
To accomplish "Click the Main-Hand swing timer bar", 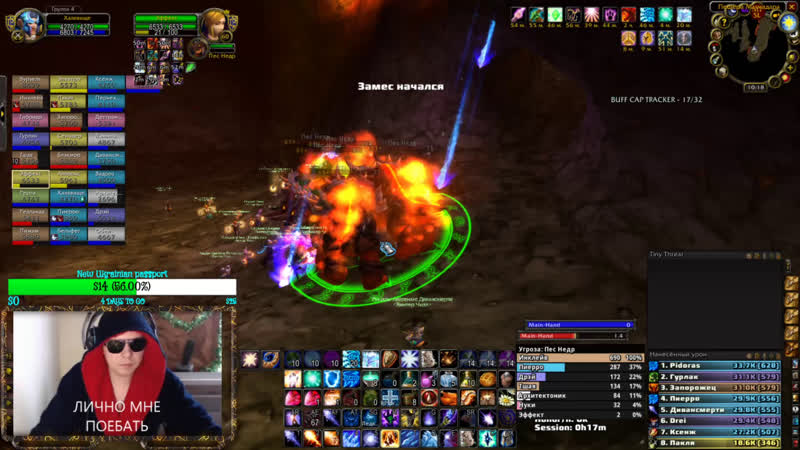I will 576,325.
